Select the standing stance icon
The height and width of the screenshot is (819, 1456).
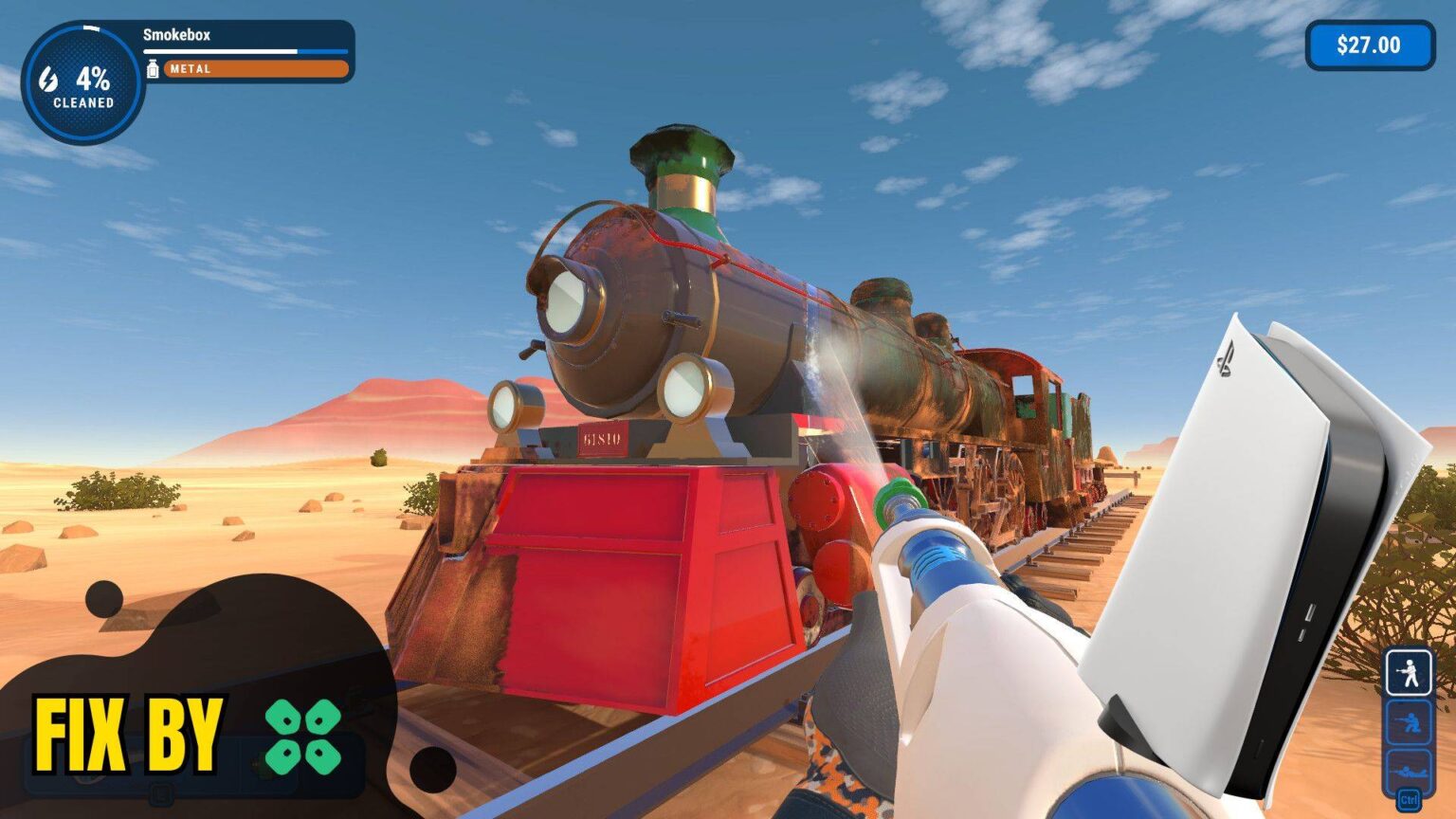click(1409, 673)
